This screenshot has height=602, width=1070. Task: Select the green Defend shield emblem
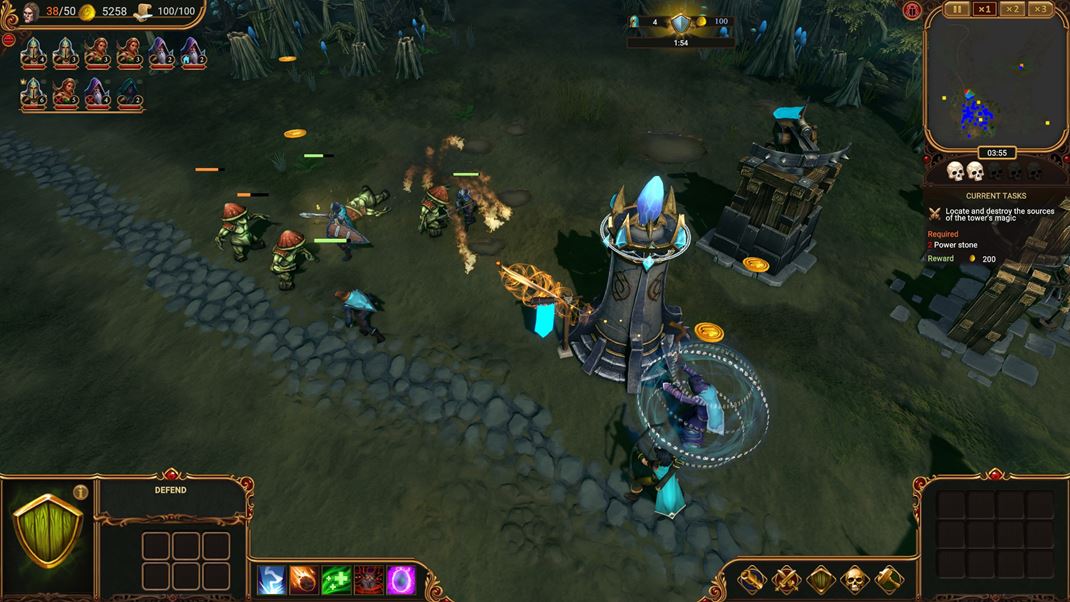(47, 530)
